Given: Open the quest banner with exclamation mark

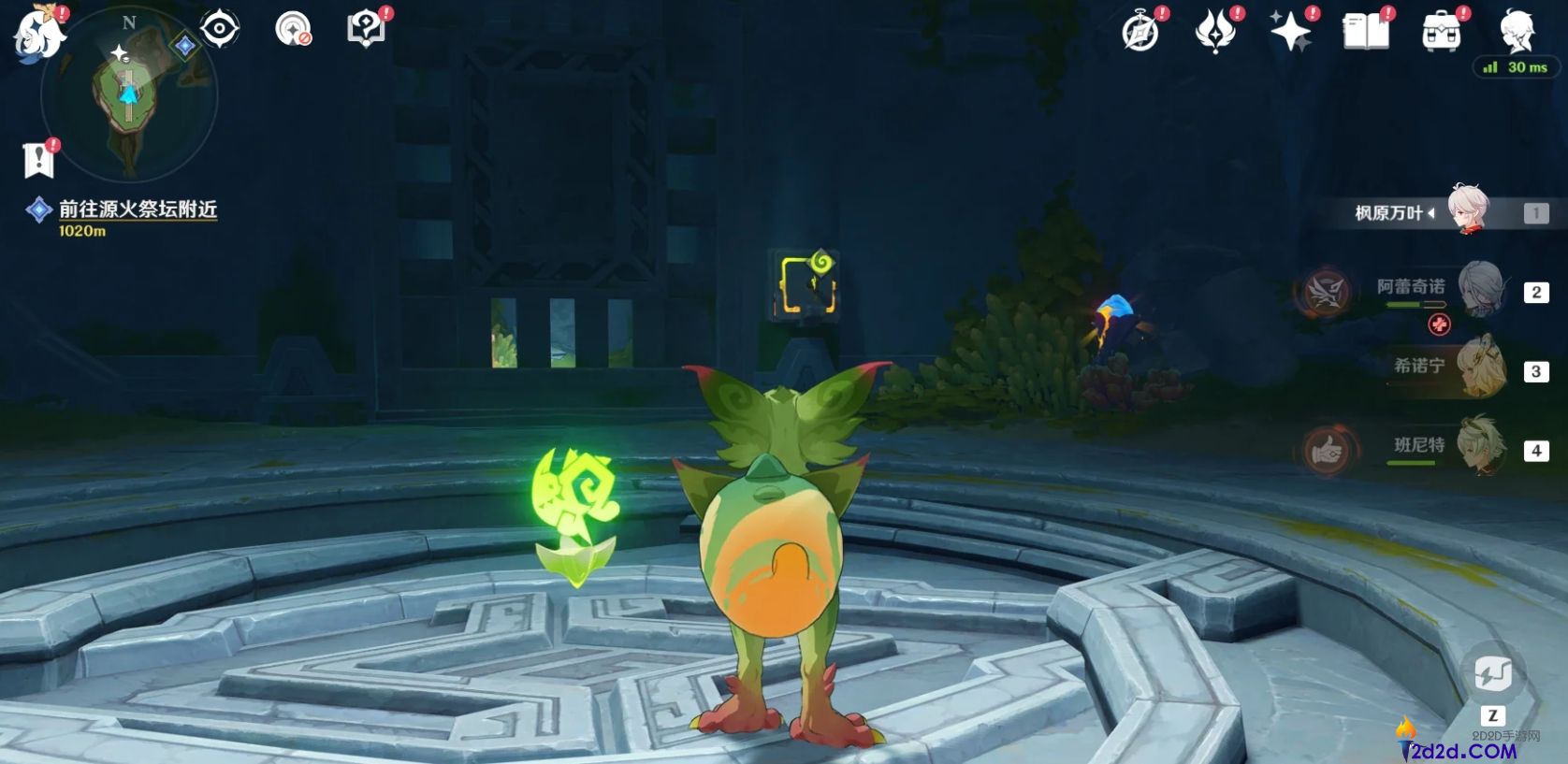Looking at the screenshot, I should (38, 160).
